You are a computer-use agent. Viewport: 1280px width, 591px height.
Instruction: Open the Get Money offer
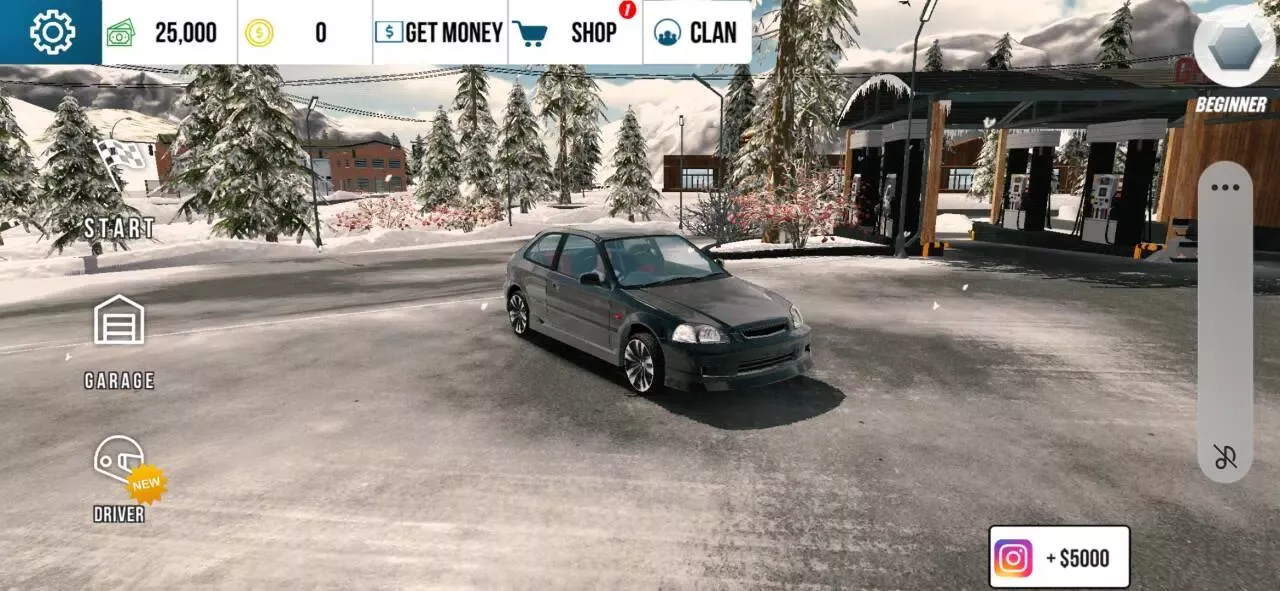click(x=440, y=33)
